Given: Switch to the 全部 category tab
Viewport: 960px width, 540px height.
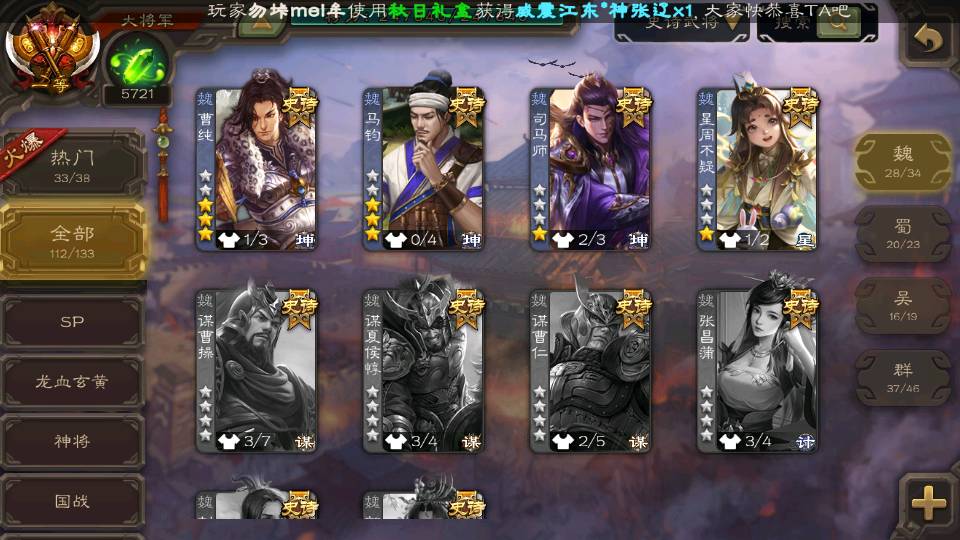Looking at the screenshot, I should click(72, 240).
